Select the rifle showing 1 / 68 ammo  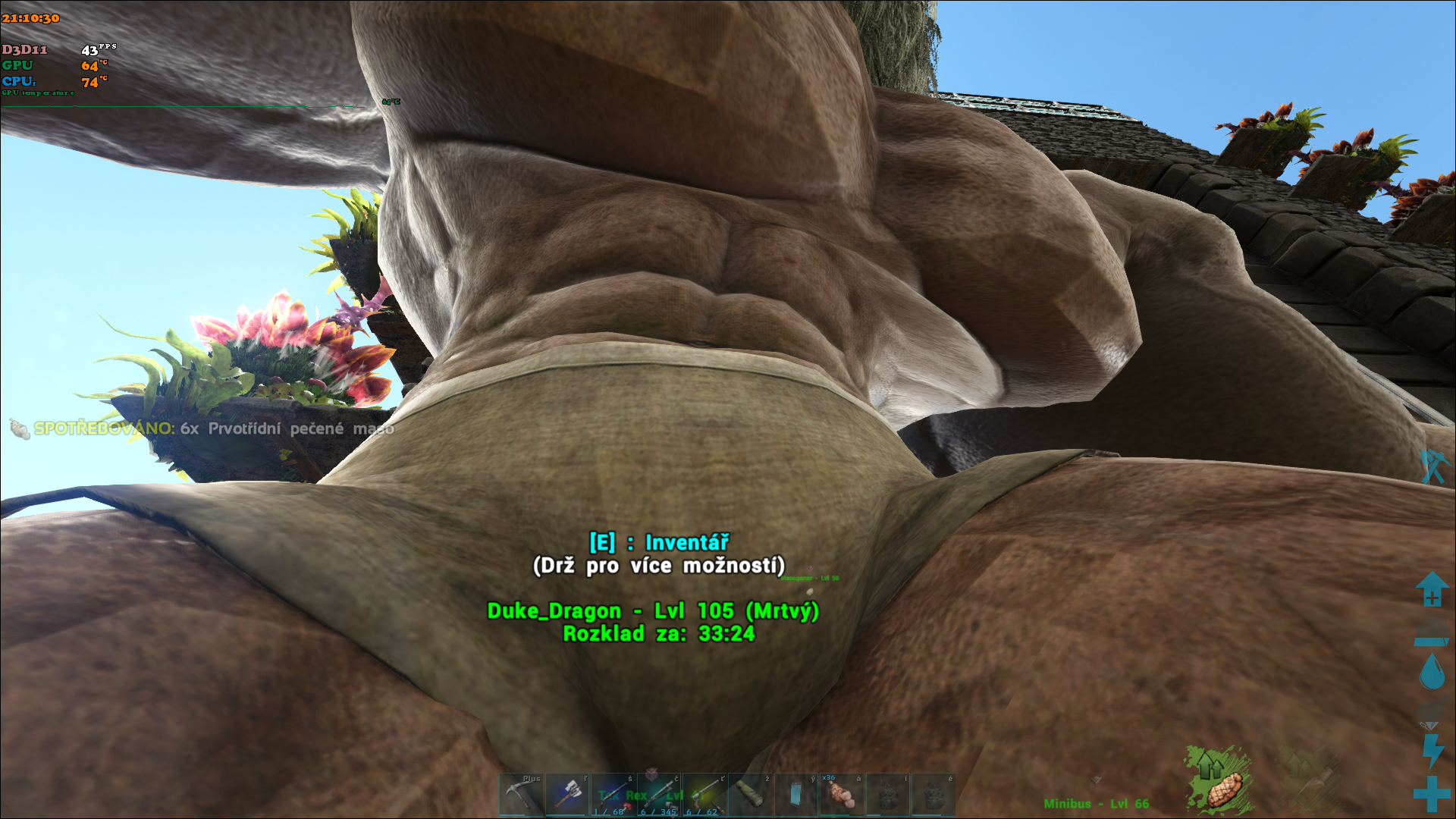[x=613, y=795]
